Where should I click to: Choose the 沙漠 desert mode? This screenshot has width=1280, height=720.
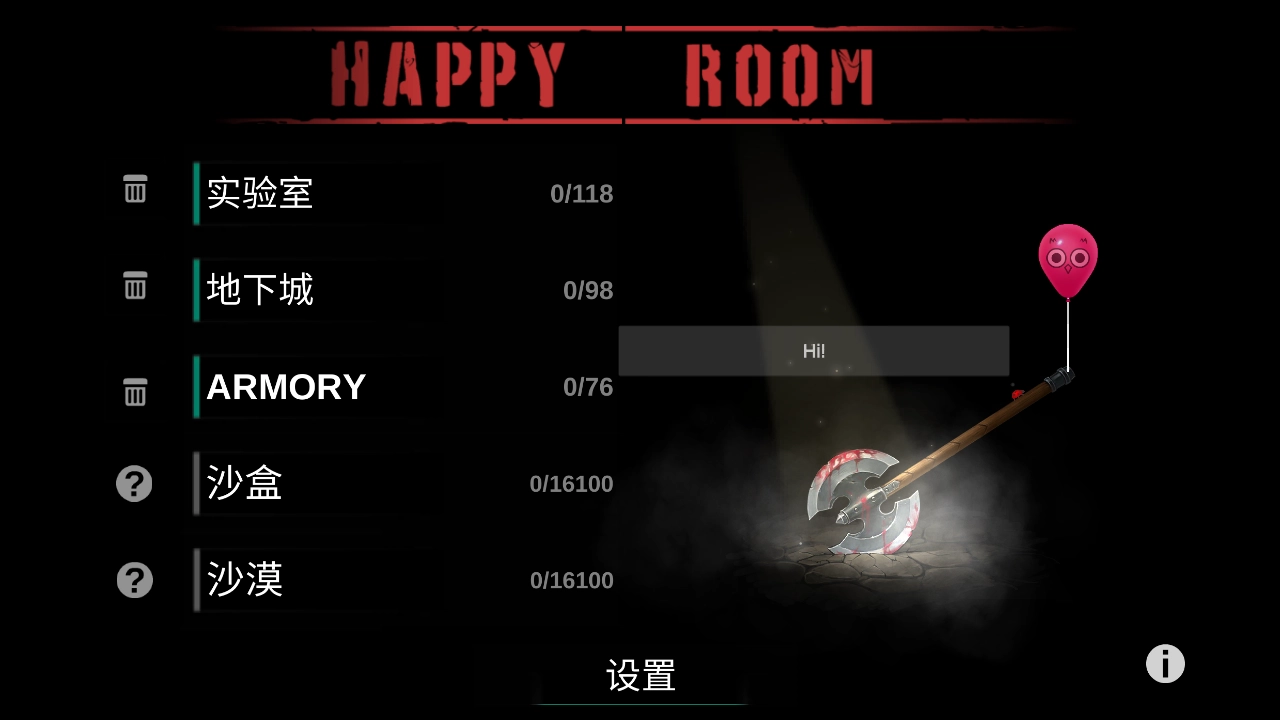click(x=243, y=580)
